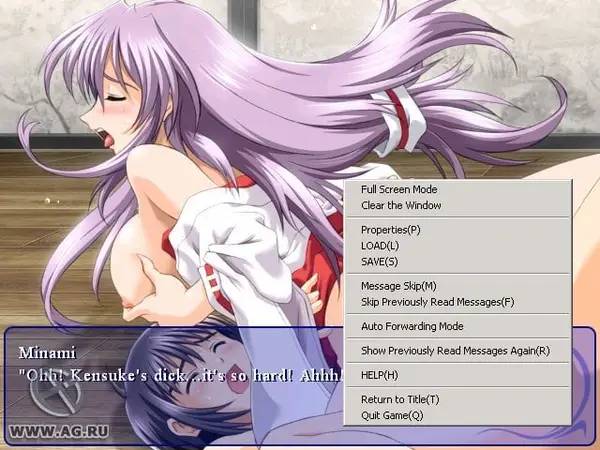Select Skip Previously Read Messages(F)
This screenshot has height=450, width=600.
[437, 301]
